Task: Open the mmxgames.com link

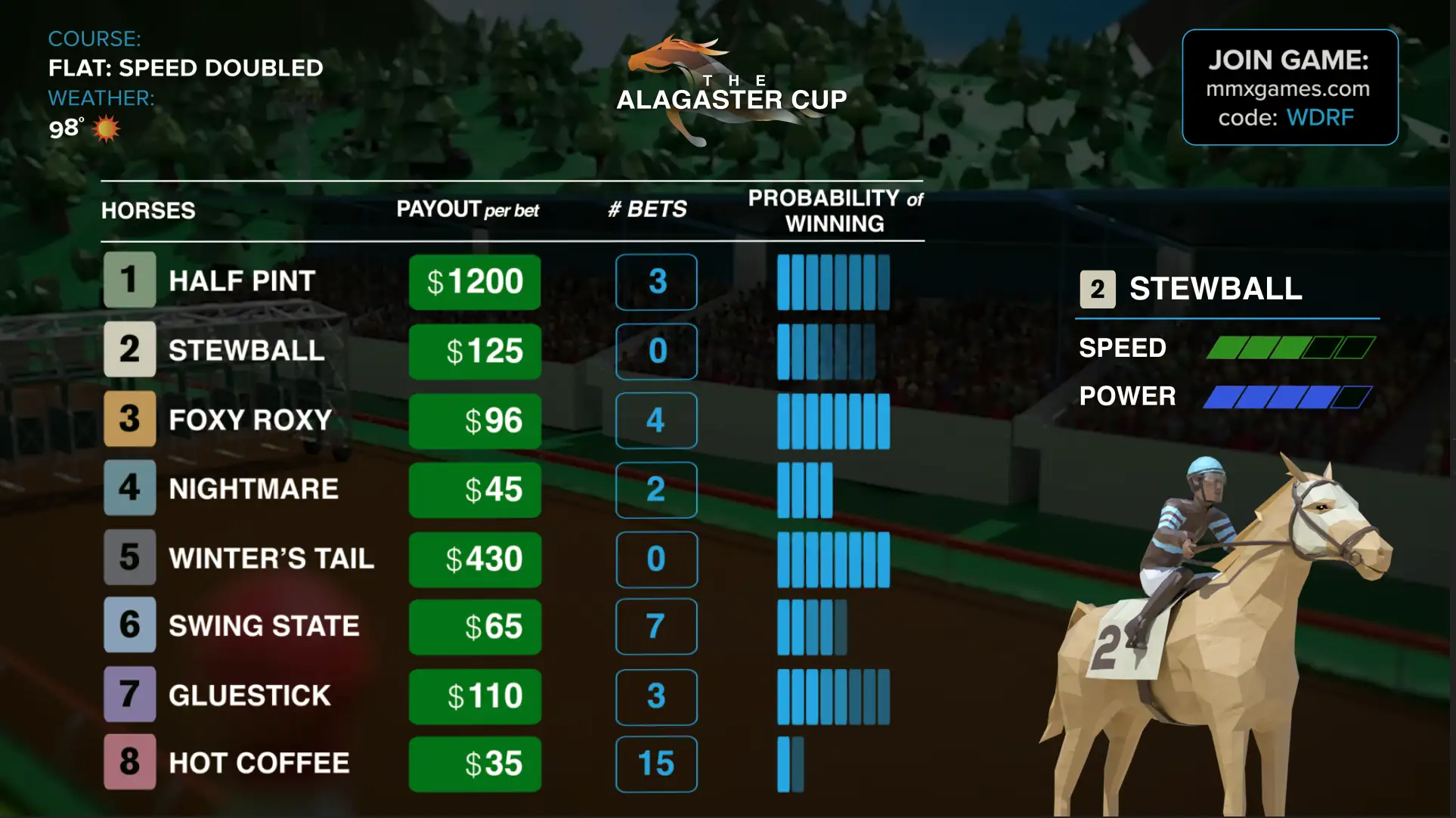Action: 1287,89
